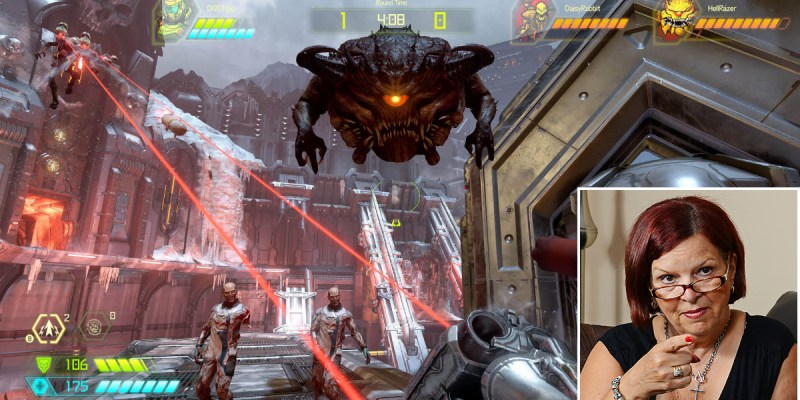Click DaisyRabbit's demon portrait
The width and height of the screenshot is (800, 400).
pos(533,22)
